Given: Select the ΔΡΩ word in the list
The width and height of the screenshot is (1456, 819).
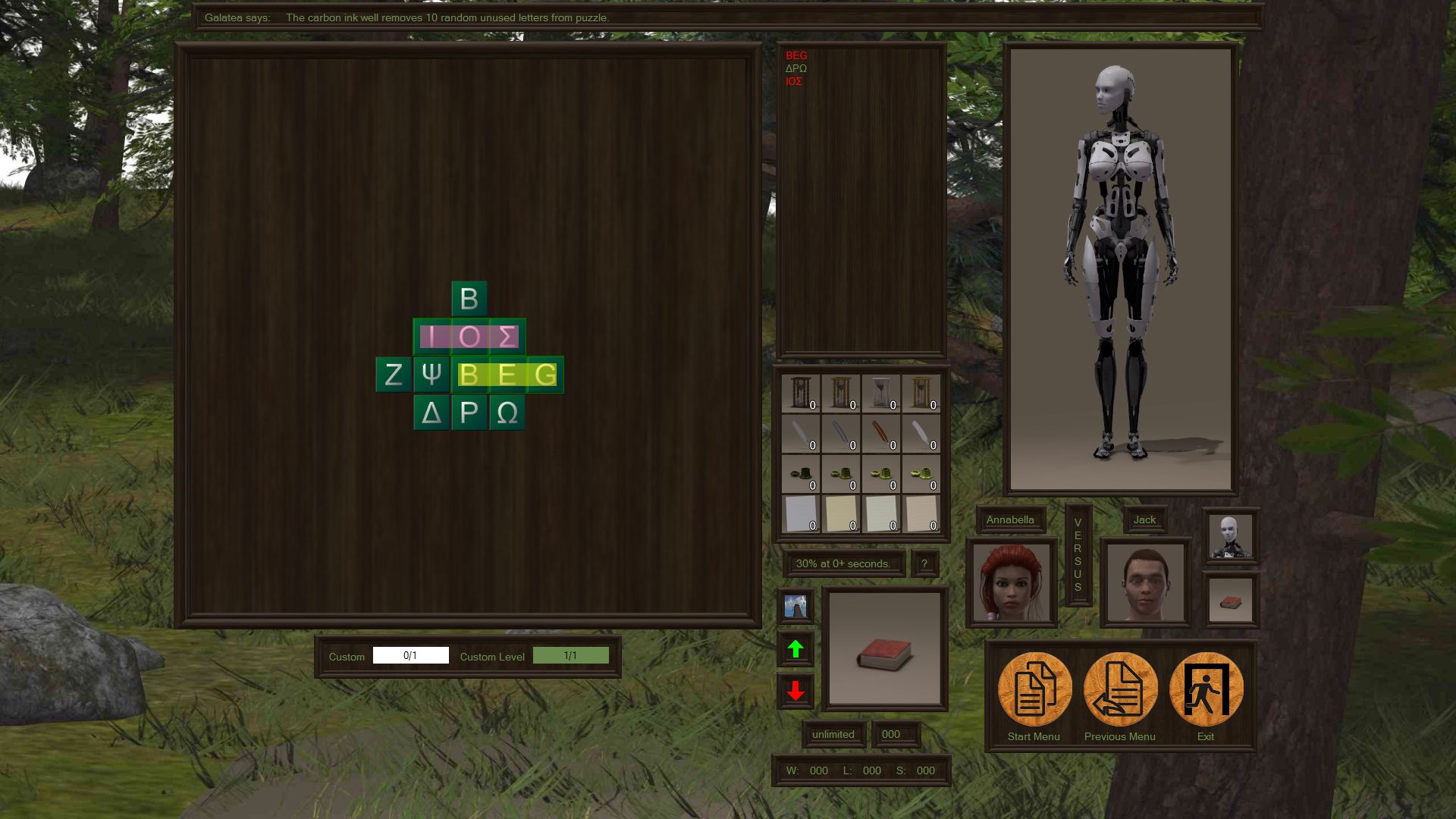Looking at the screenshot, I should coord(796,68).
